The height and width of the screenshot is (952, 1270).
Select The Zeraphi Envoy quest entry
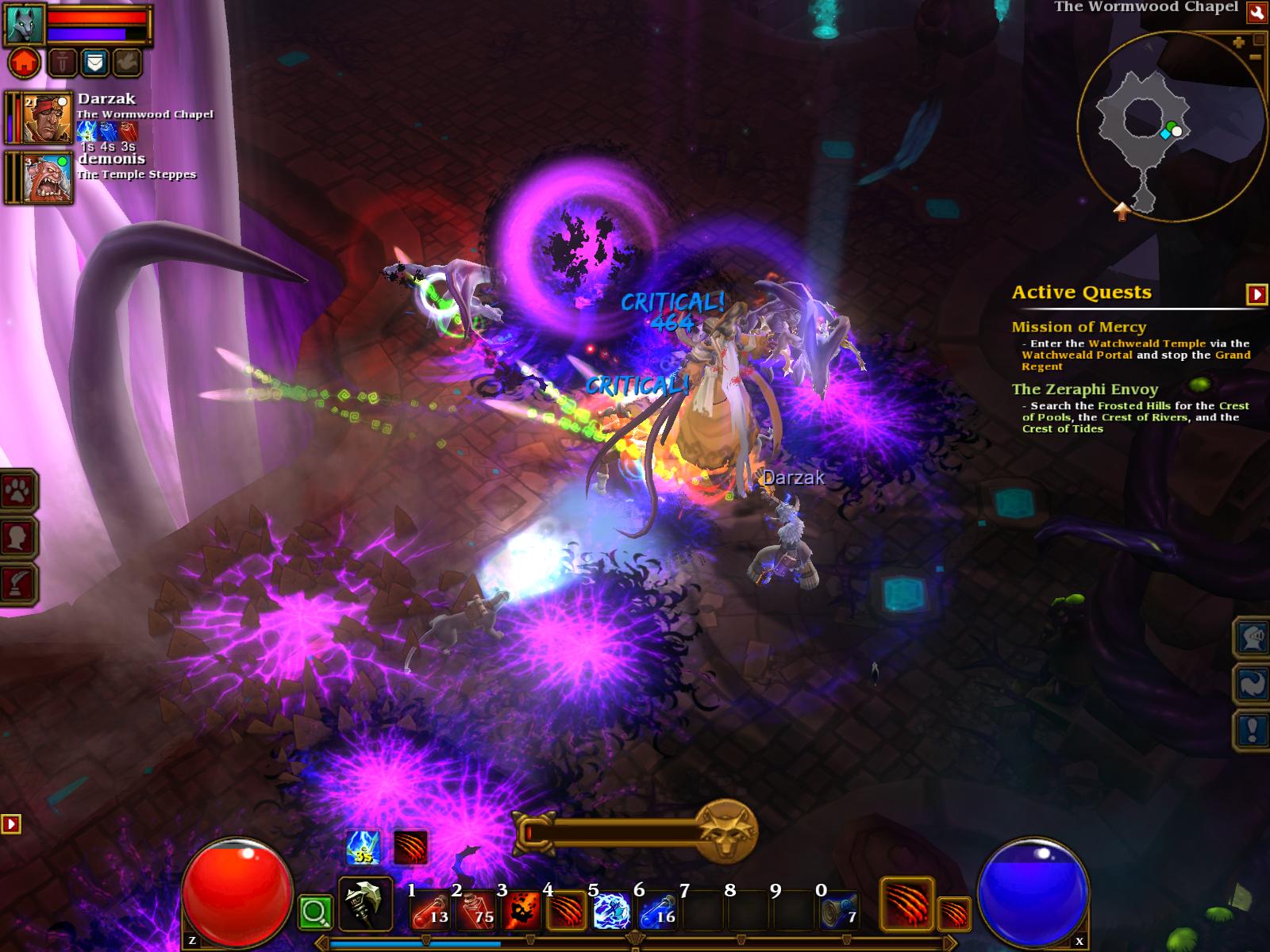pyautogui.click(x=1084, y=390)
